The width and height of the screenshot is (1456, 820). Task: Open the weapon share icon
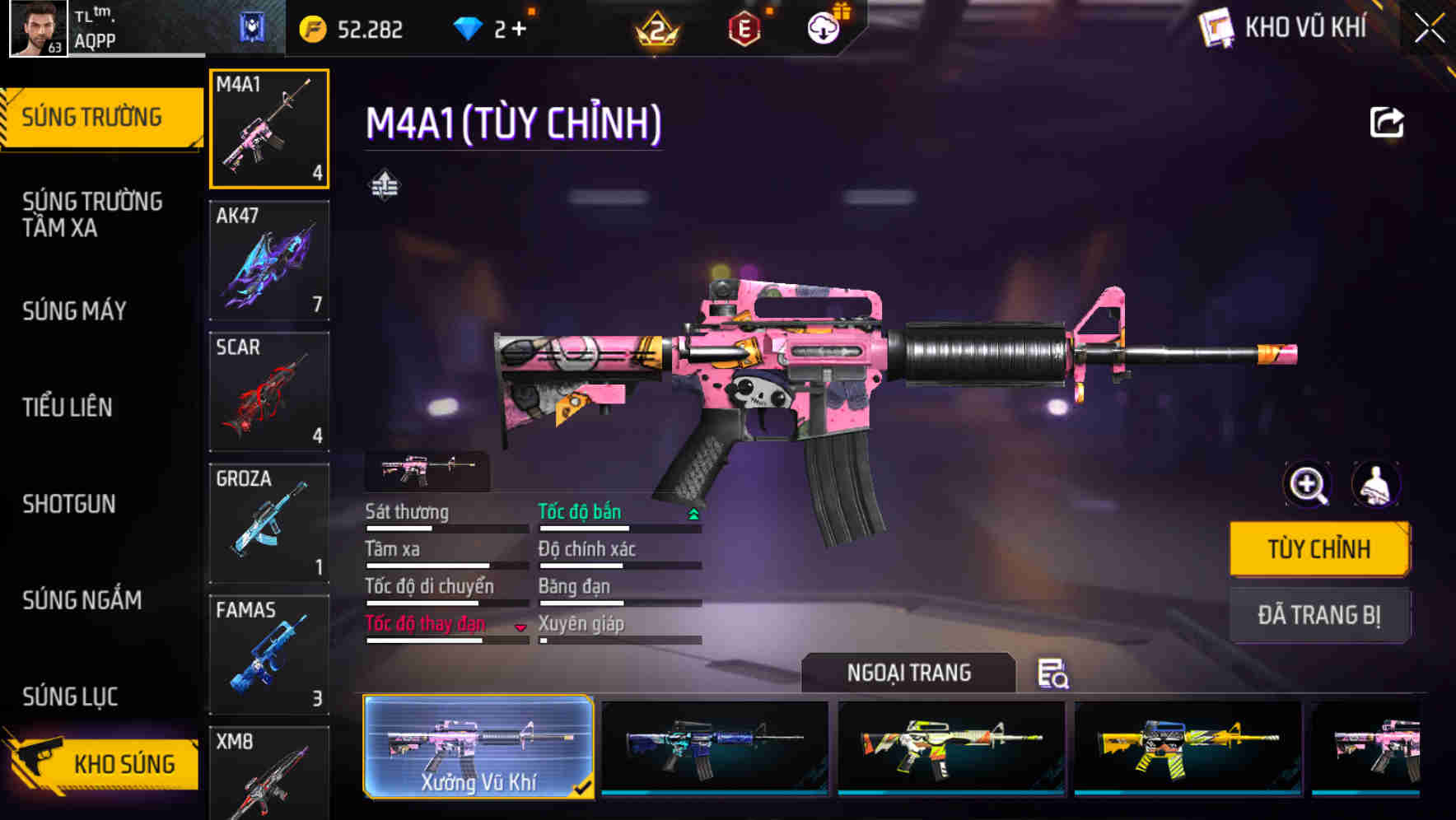1387,122
